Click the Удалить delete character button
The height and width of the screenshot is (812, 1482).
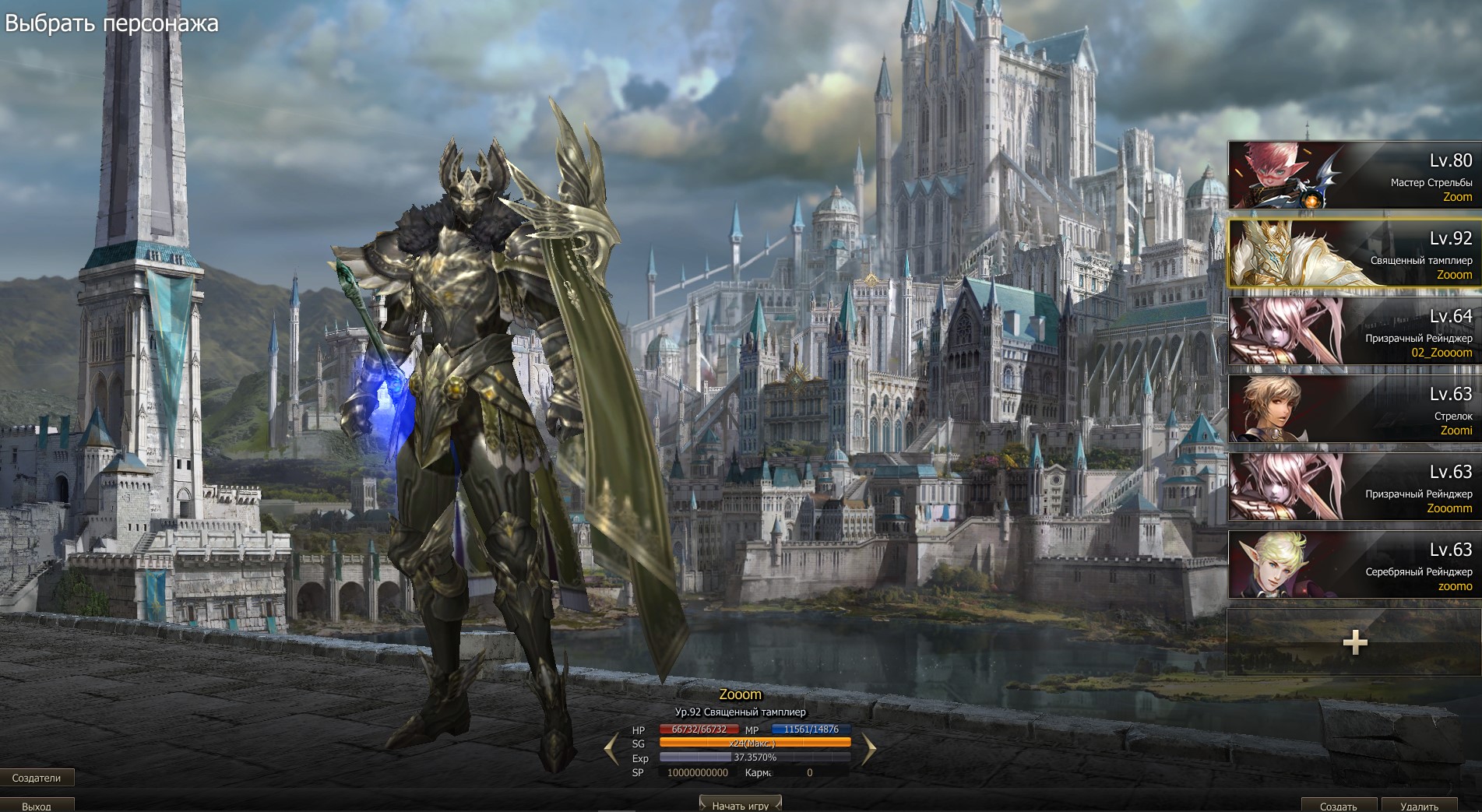[1419, 806]
